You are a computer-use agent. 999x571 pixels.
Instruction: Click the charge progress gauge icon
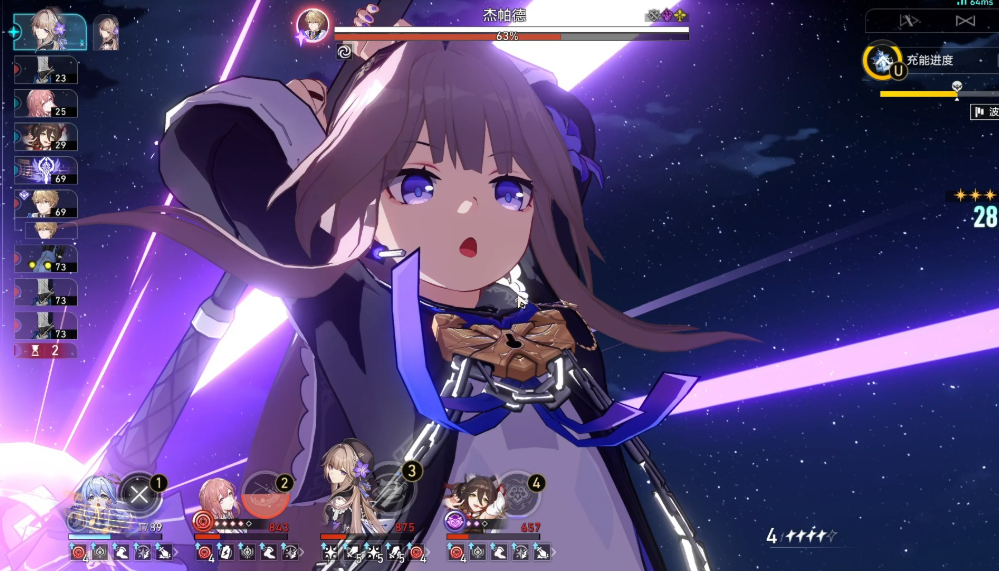pos(882,61)
